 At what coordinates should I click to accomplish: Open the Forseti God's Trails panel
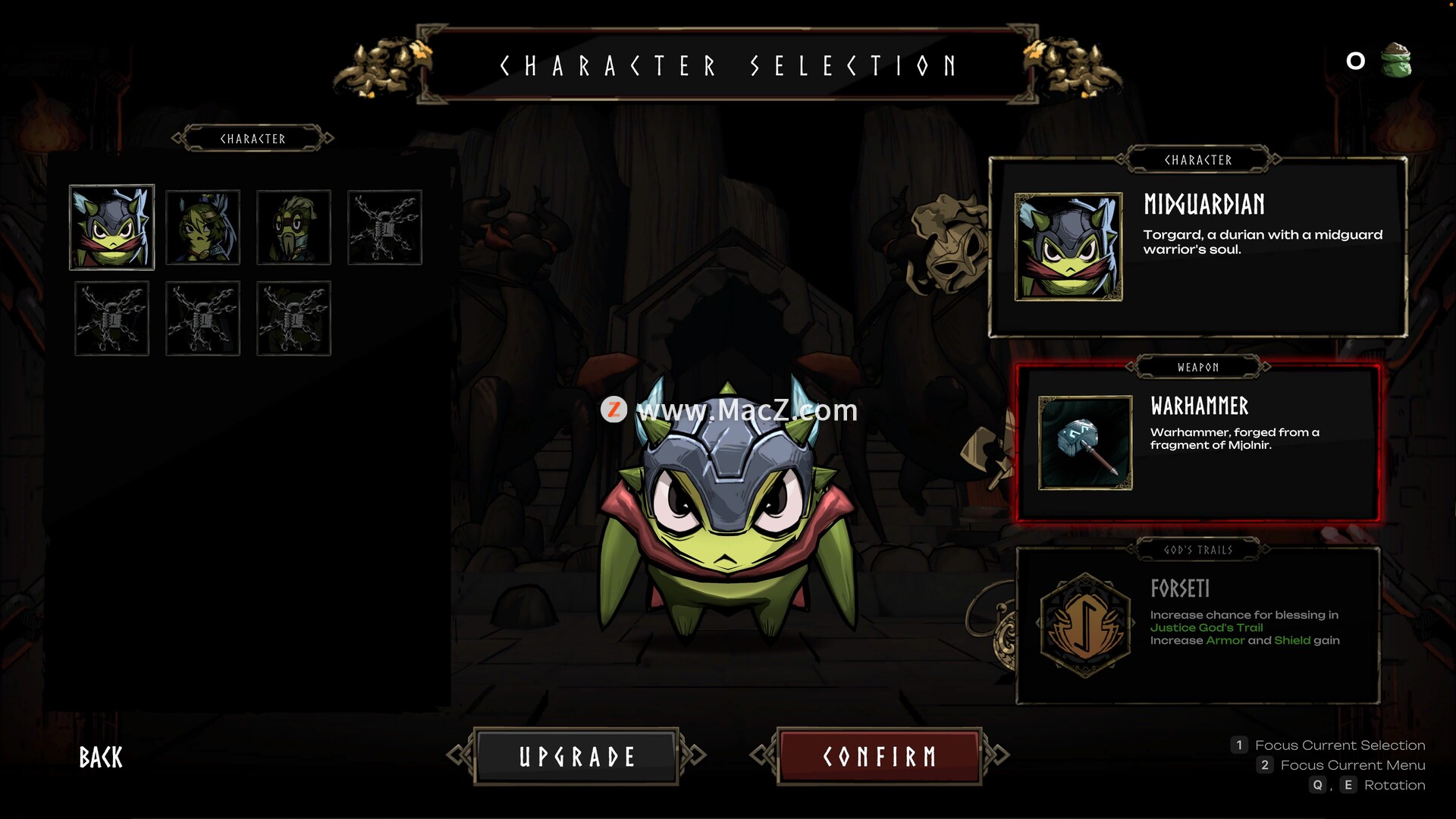[1197, 626]
